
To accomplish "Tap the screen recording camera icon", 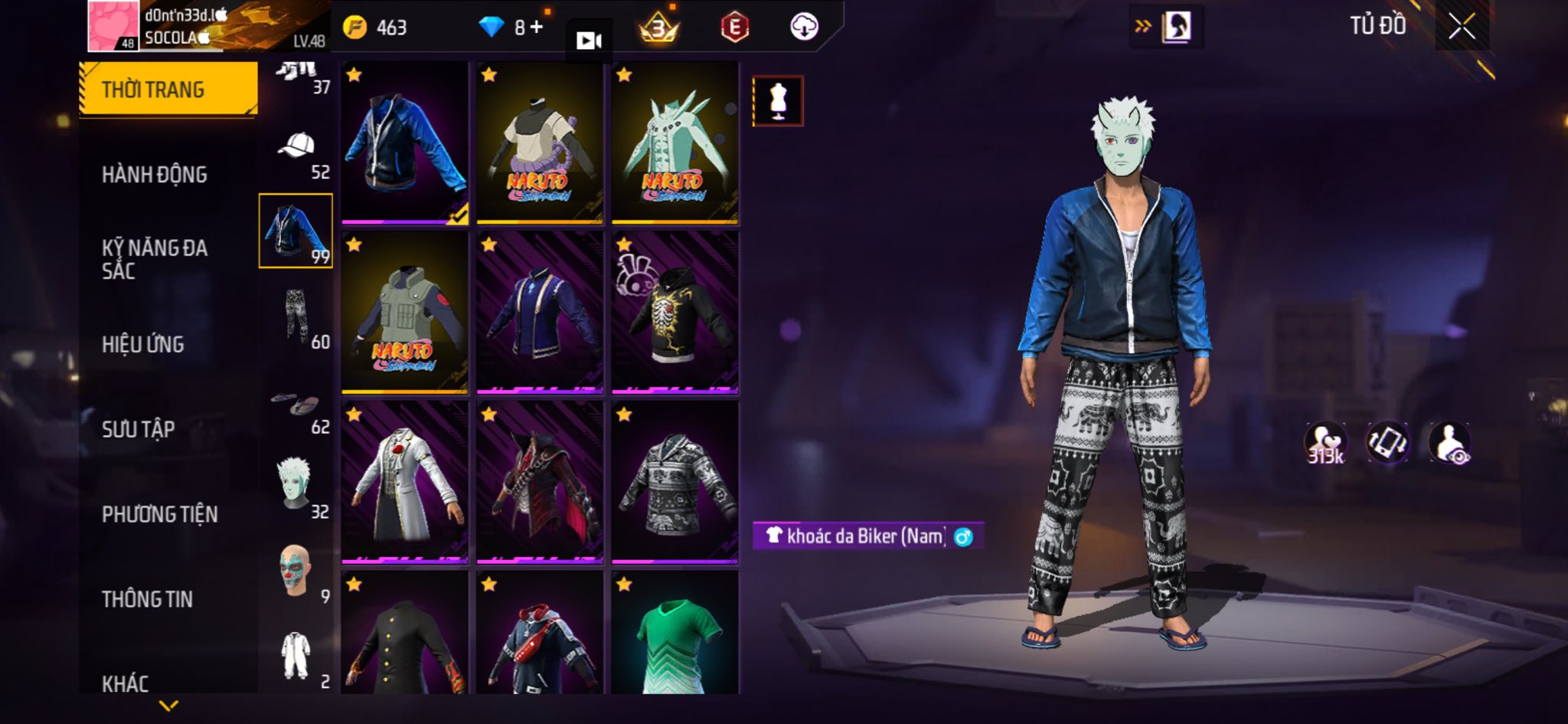I will click(589, 41).
